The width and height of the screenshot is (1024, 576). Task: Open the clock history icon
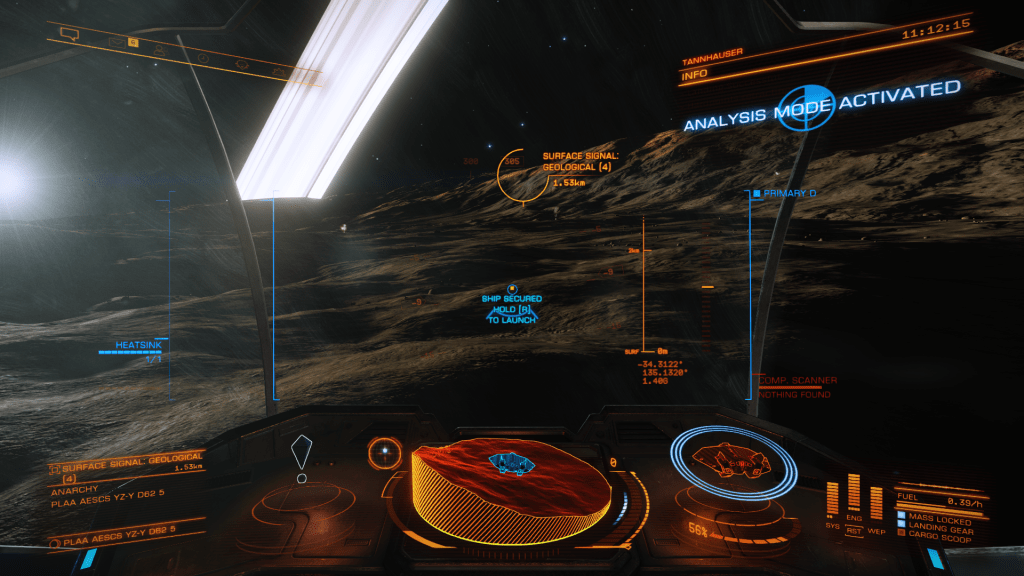203,57
